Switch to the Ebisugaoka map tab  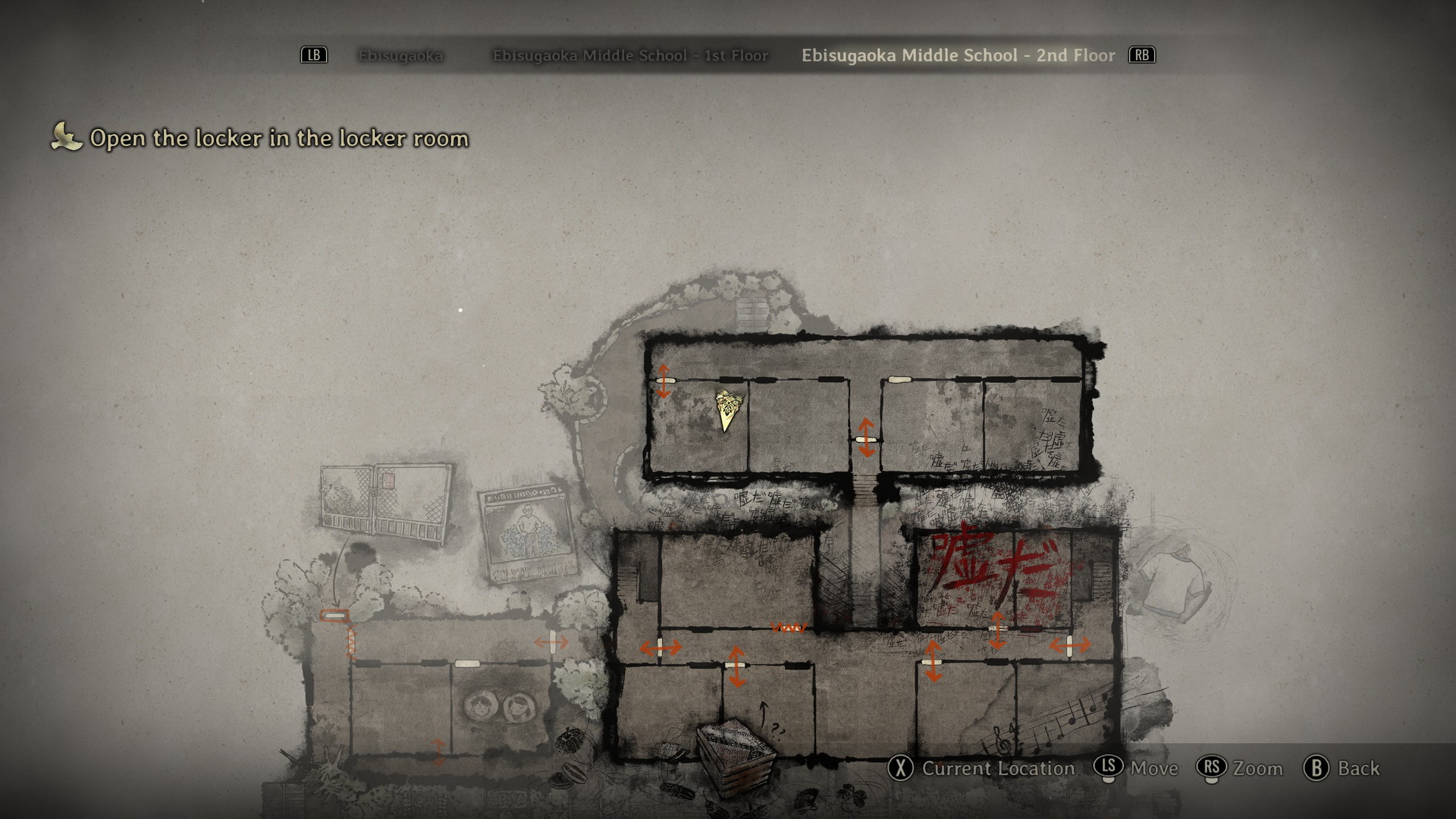[400, 55]
